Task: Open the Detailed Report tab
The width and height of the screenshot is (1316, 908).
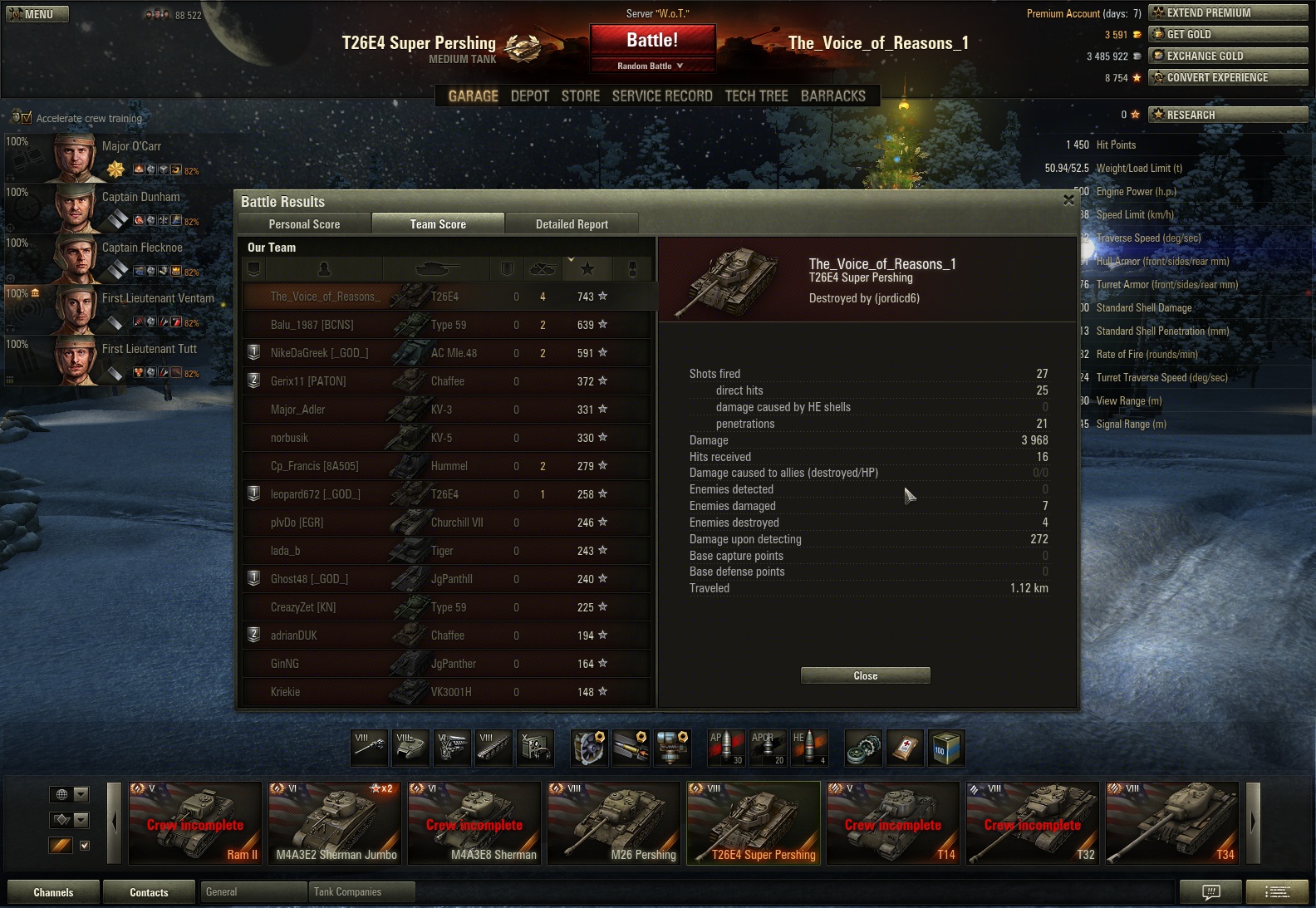Action: click(572, 224)
